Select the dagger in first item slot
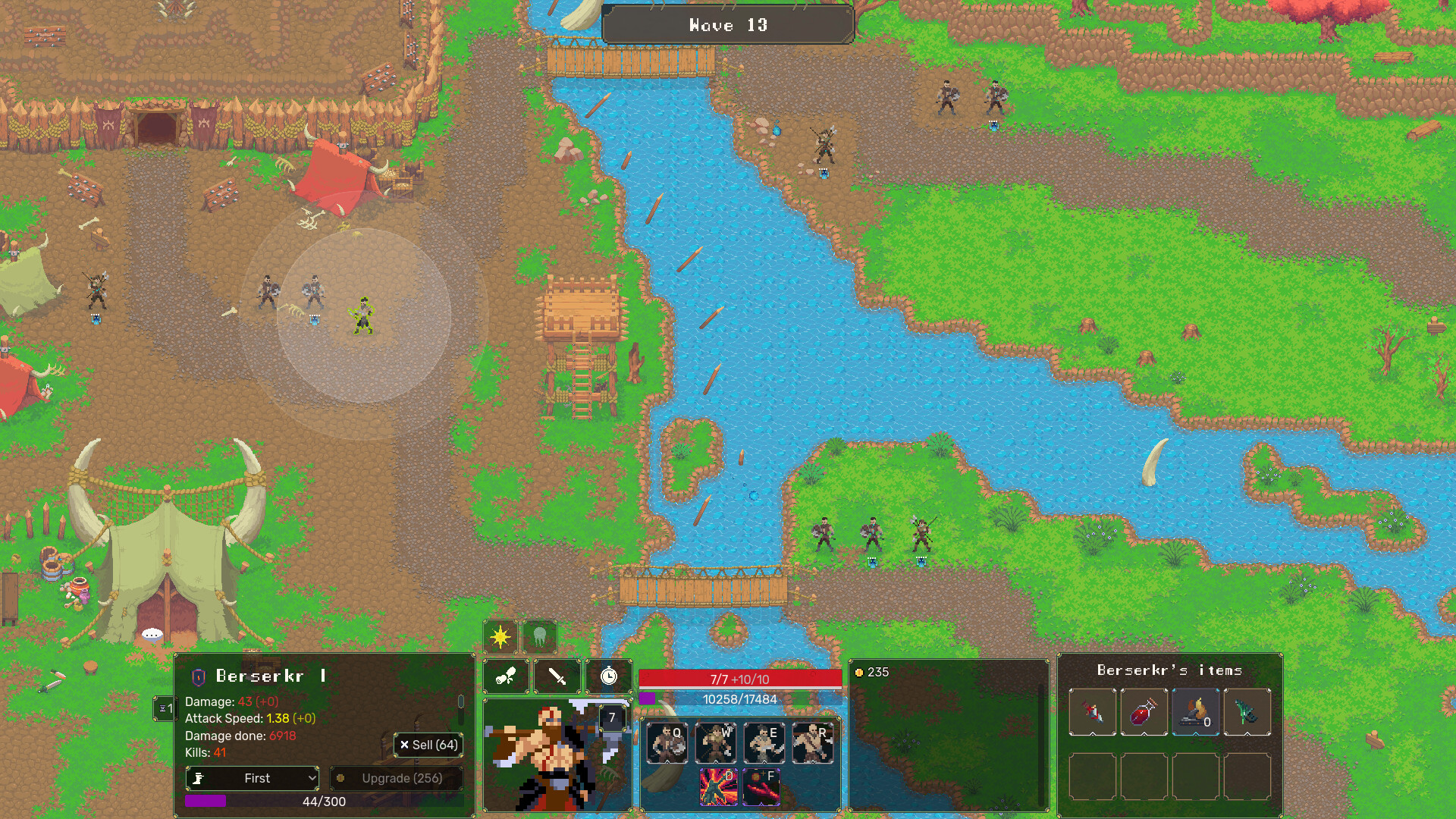Image resolution: width=1456 pixels, height=819 pixels. [1092, 713]
